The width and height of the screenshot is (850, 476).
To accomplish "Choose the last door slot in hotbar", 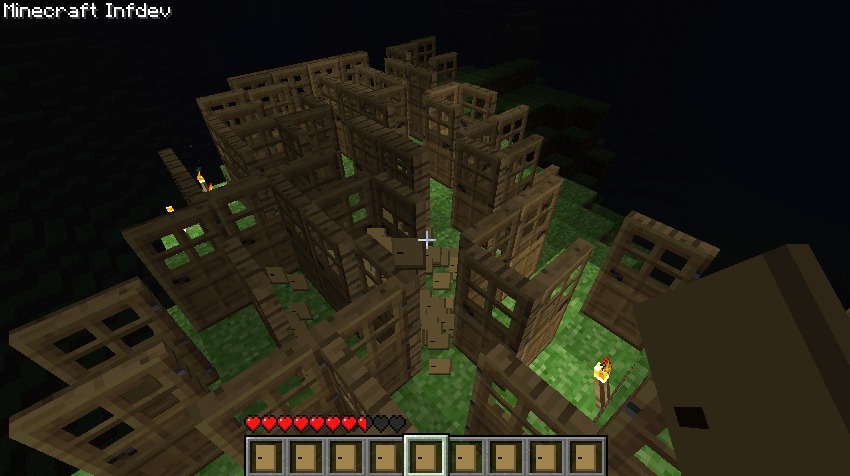I will pos(585,456).
